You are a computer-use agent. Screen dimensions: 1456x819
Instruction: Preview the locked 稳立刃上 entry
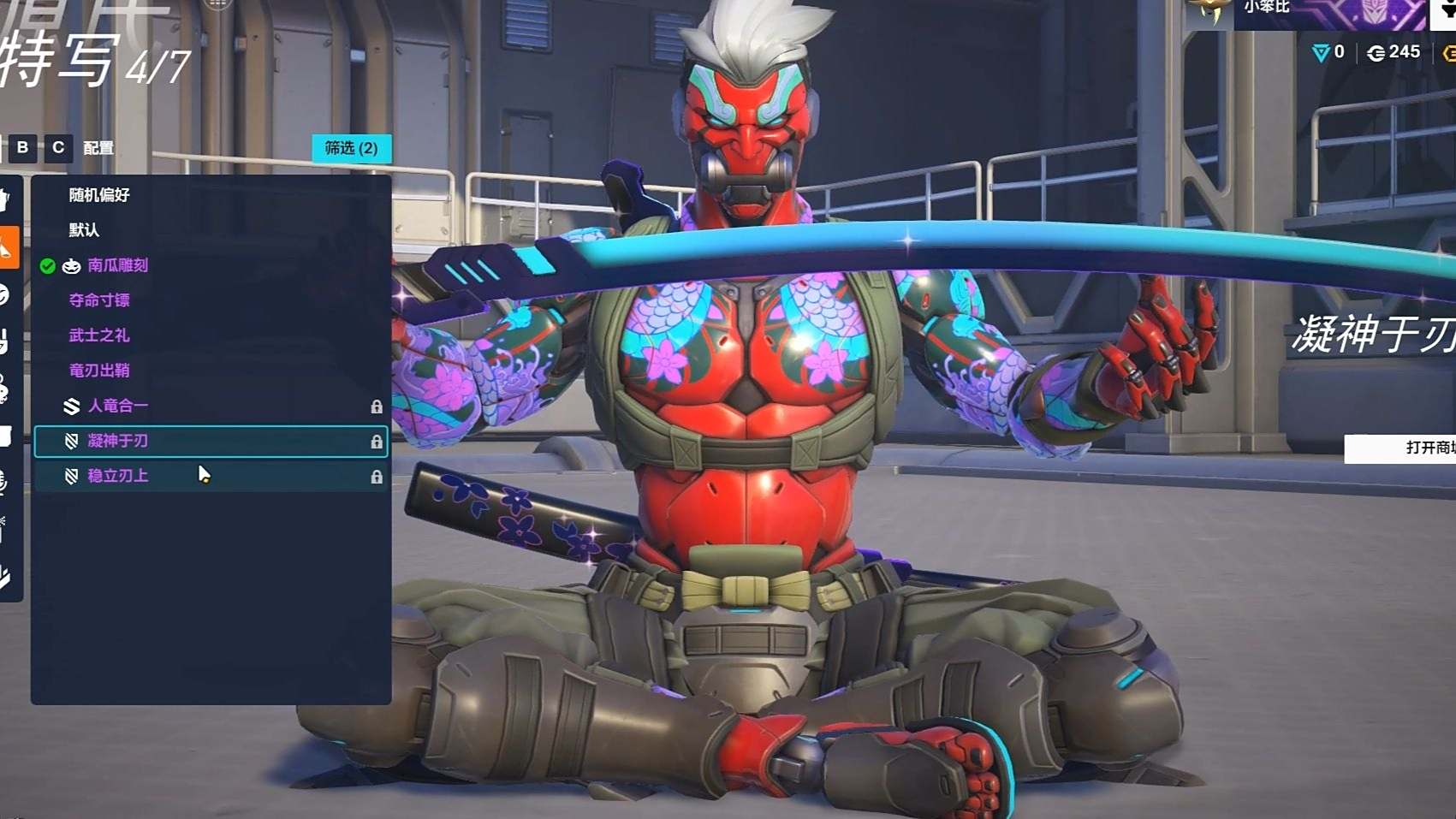click(x=117, y=476)
